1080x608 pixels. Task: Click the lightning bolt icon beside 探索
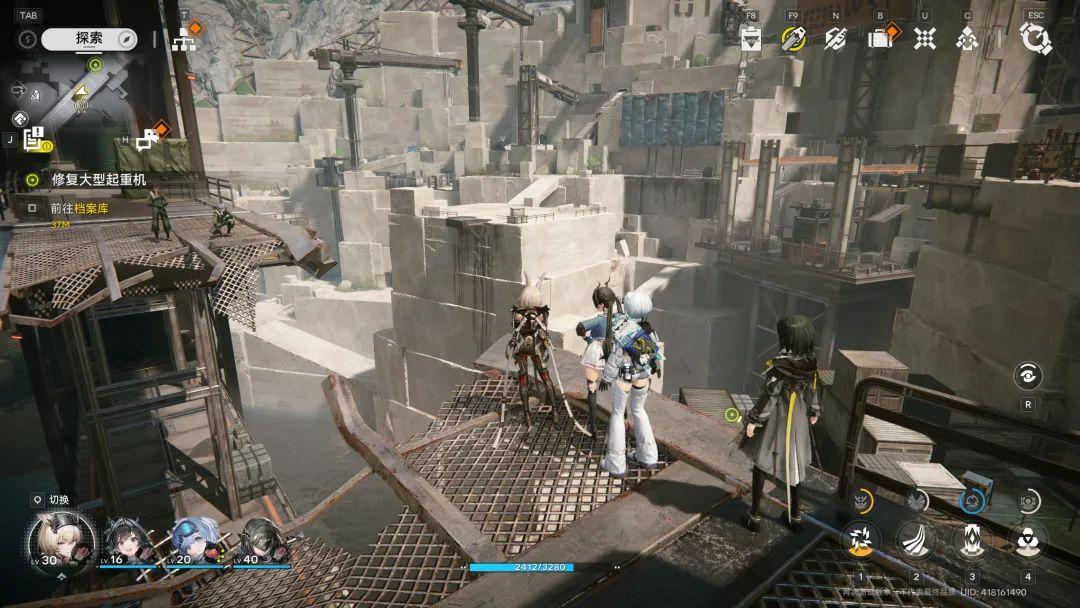click(28, 39)
